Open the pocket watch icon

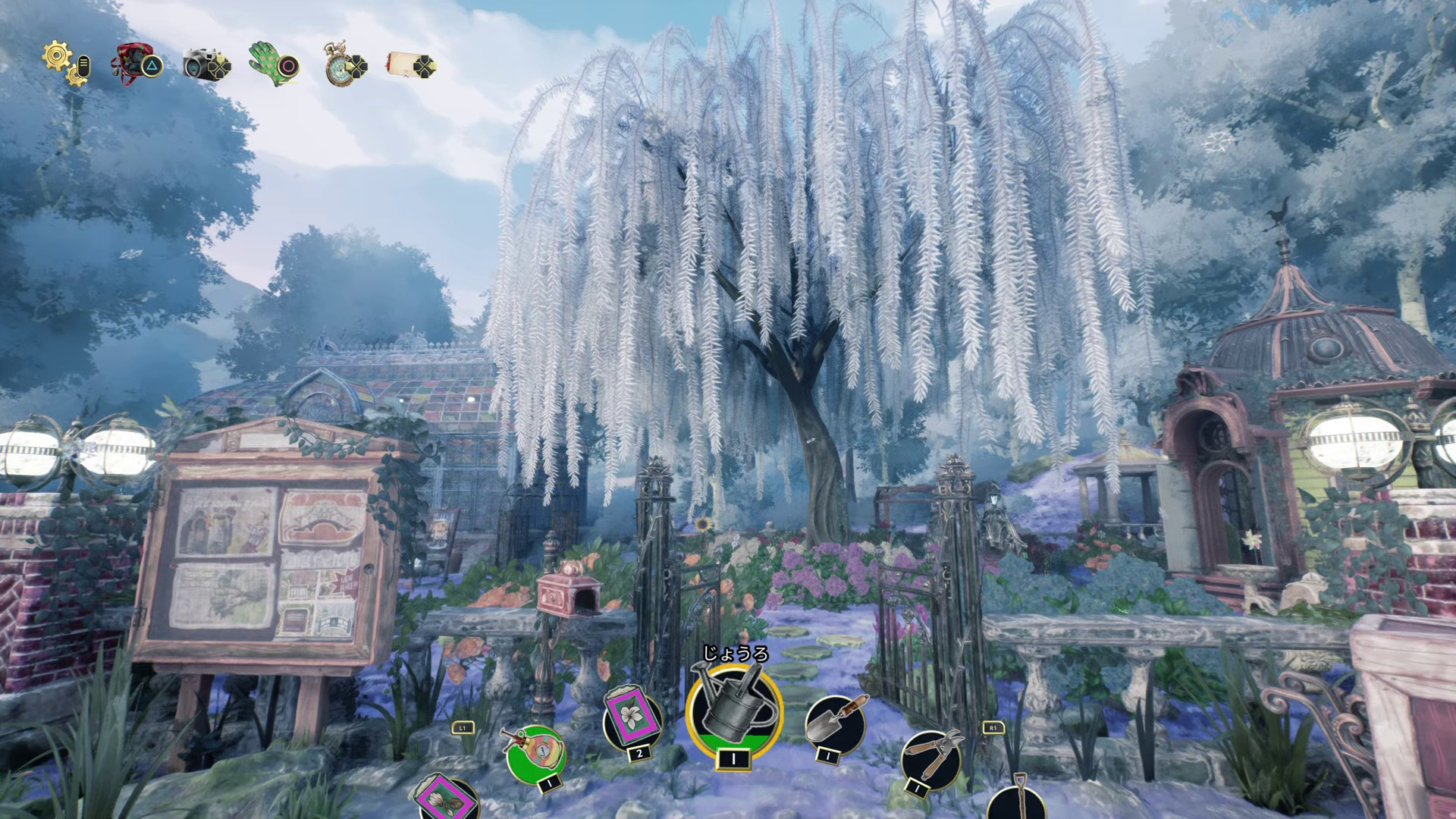pyautogui.click(x=340, y=65)
